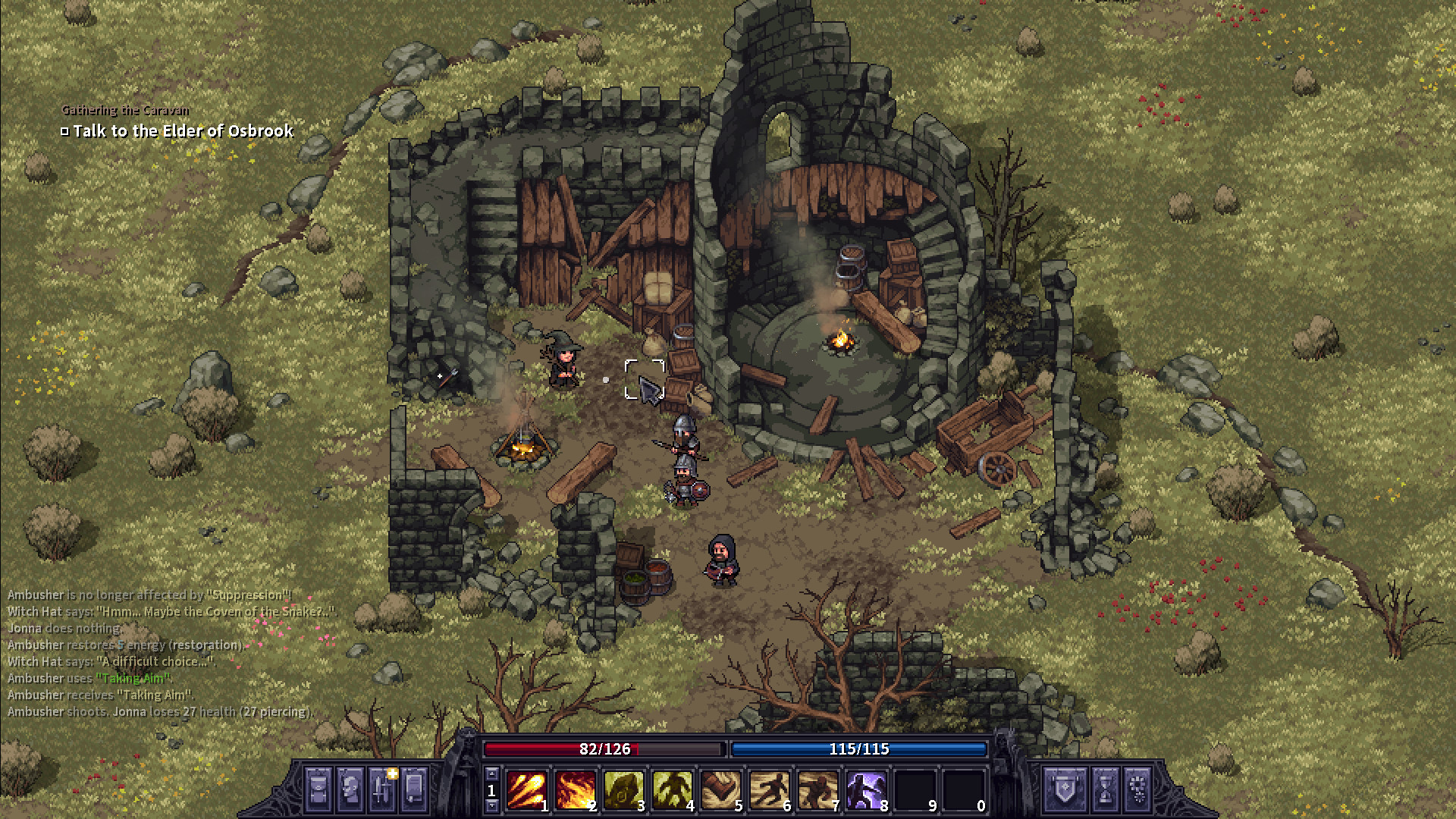1456x819 pixels.
Task: Expand the 'Gathering the Caravan' quest header
Action: click(x=126, y=109)
